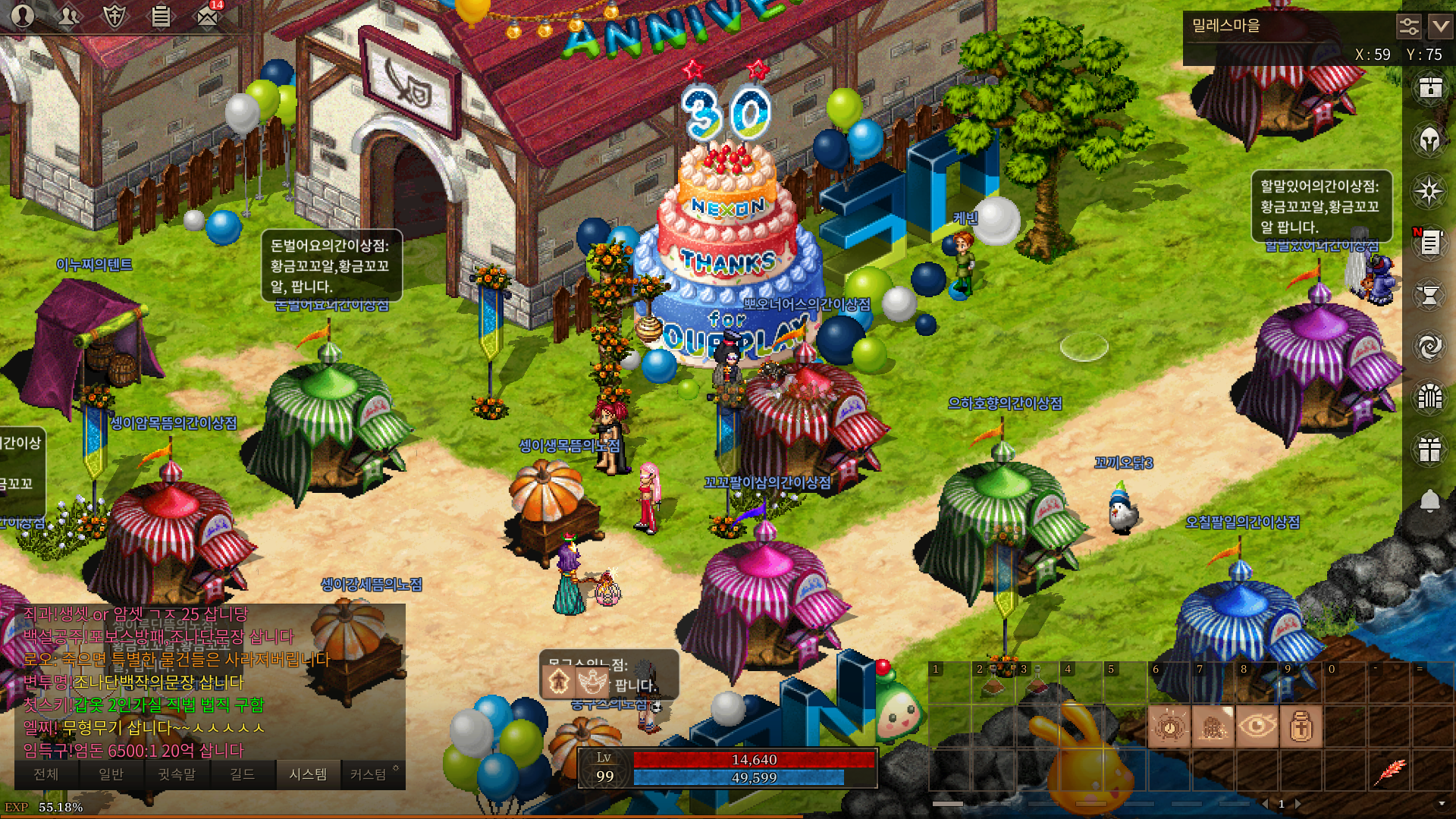Check the mailbox with 14 unread
Screen dimensions: 1456x819
pos(207,16)
